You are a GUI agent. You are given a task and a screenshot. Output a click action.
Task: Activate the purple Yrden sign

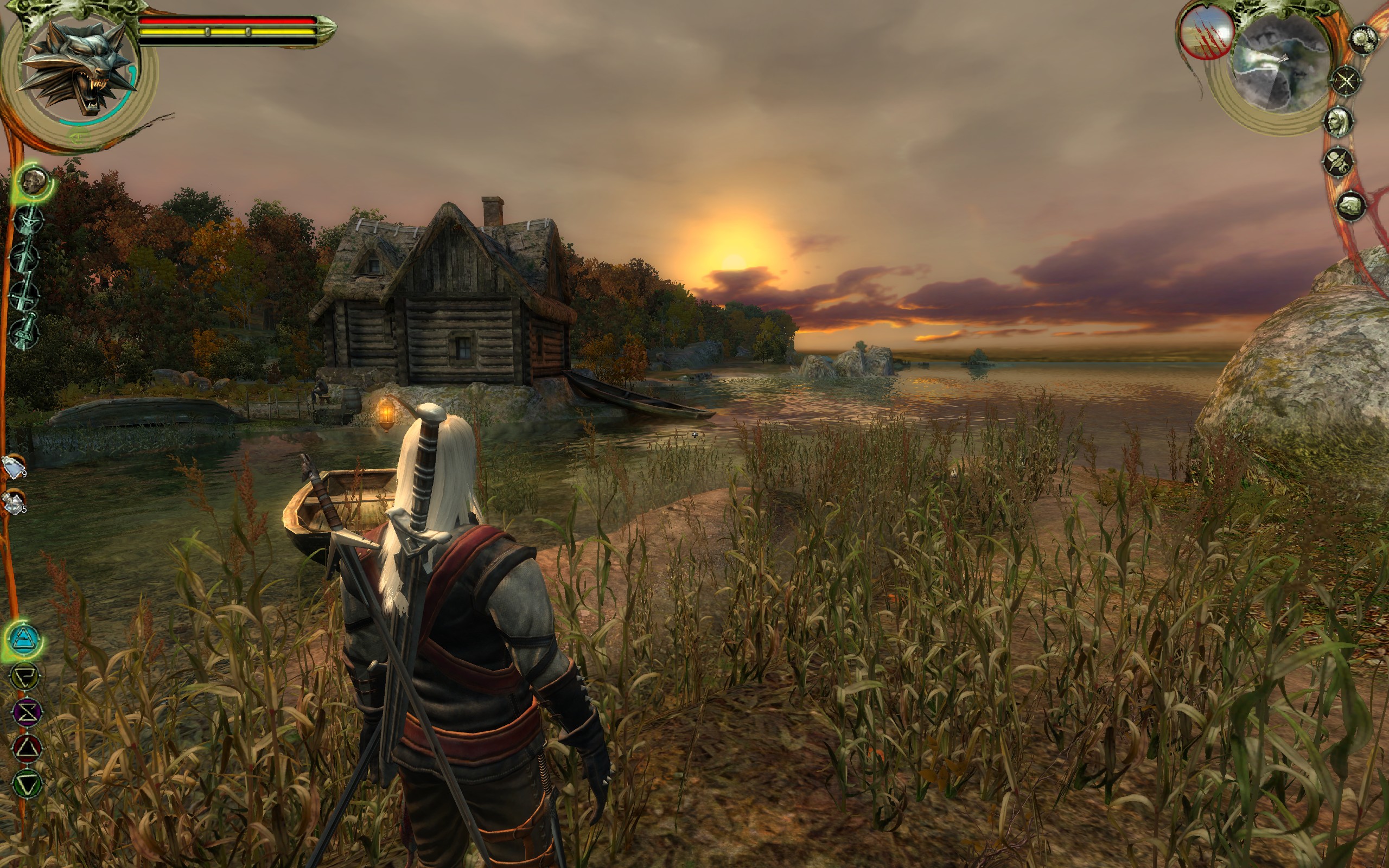27,712
